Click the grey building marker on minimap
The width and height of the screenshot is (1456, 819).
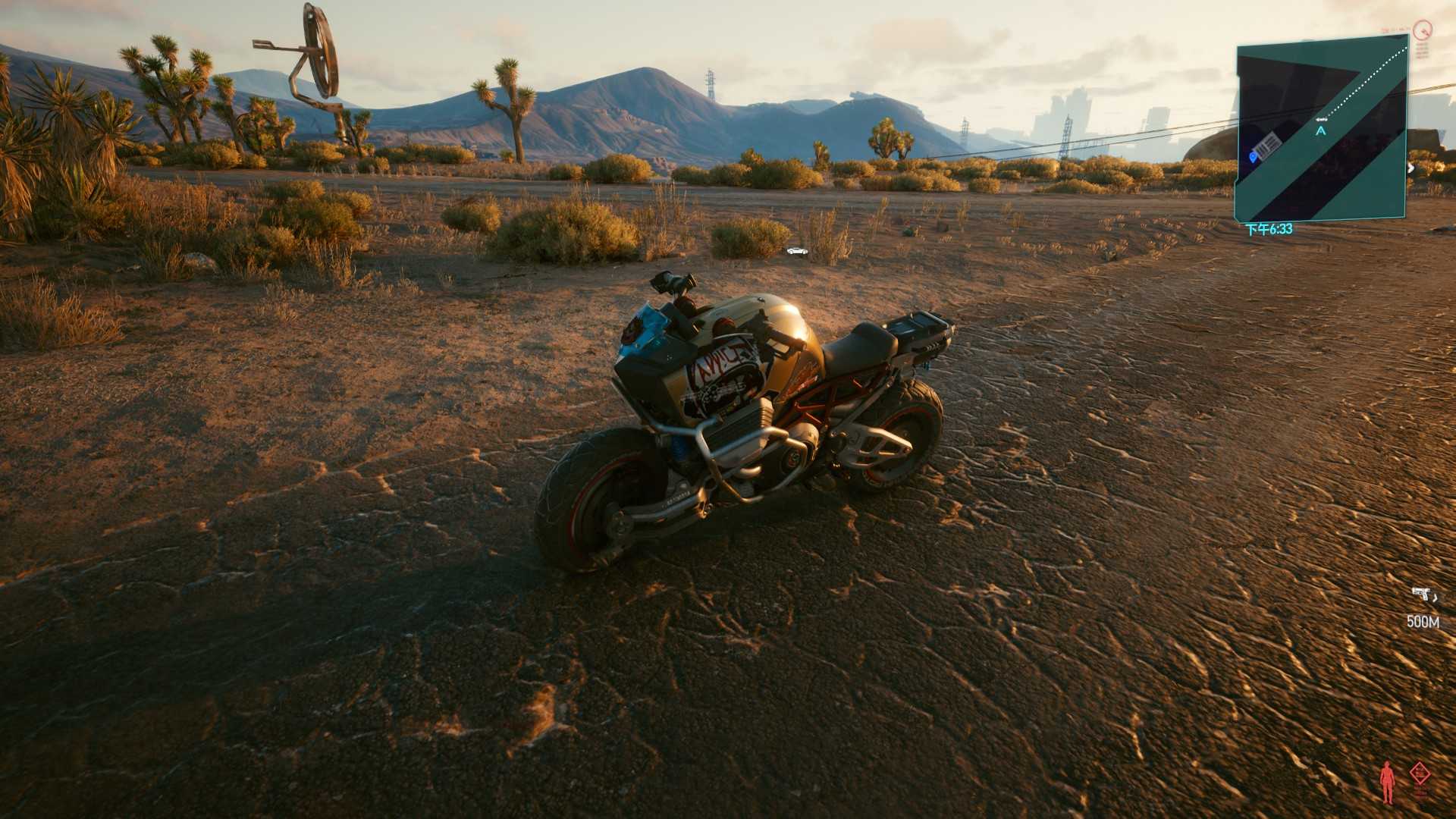tap(1266, 144)
